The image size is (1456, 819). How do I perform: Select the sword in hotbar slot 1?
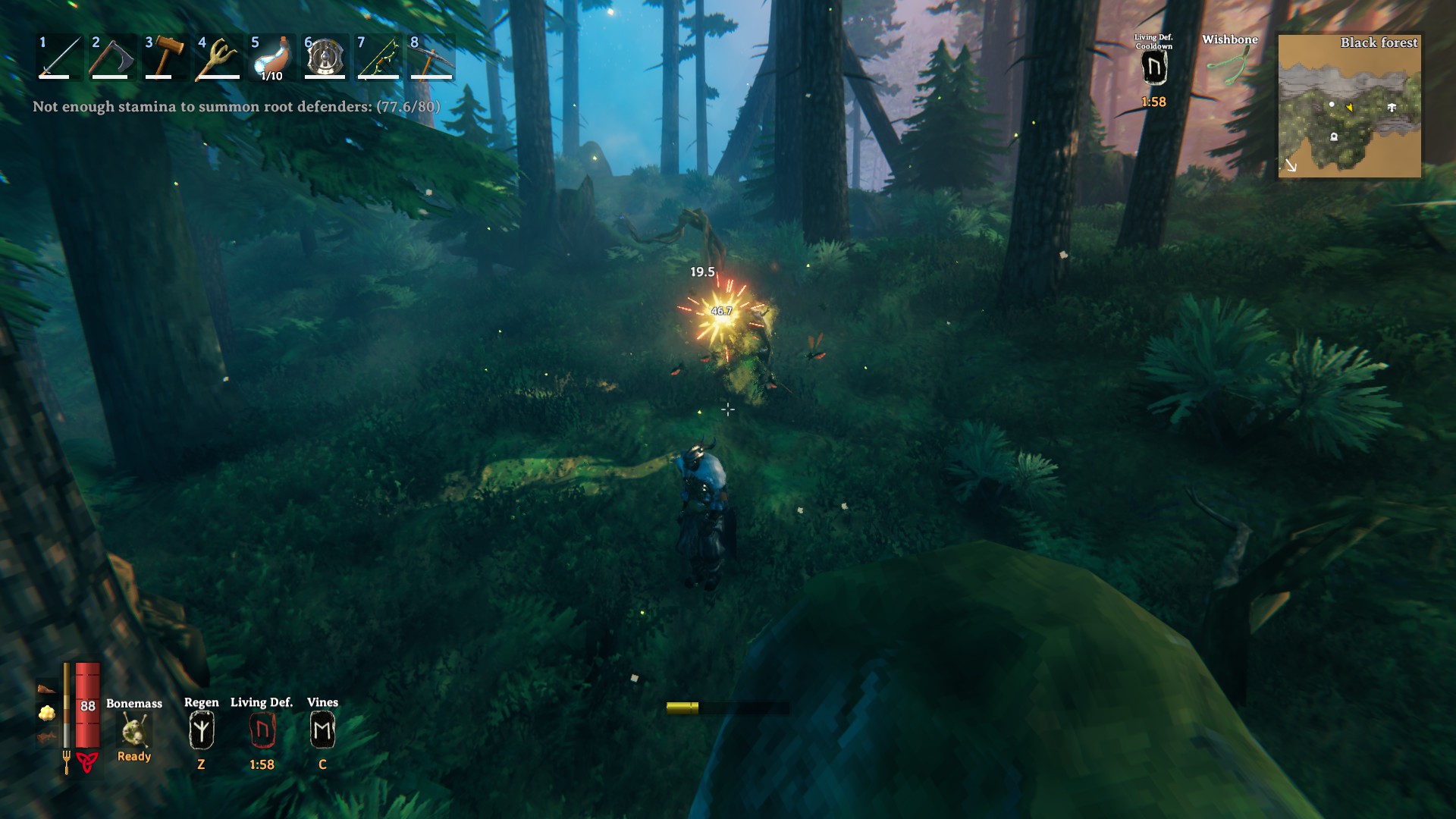tap(60, 57)
